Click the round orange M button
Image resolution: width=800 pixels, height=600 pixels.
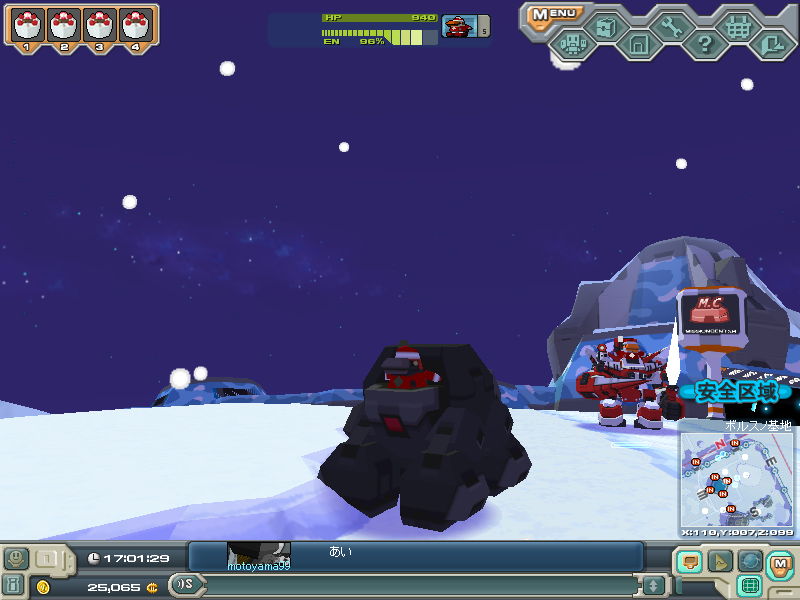point(780,565)
